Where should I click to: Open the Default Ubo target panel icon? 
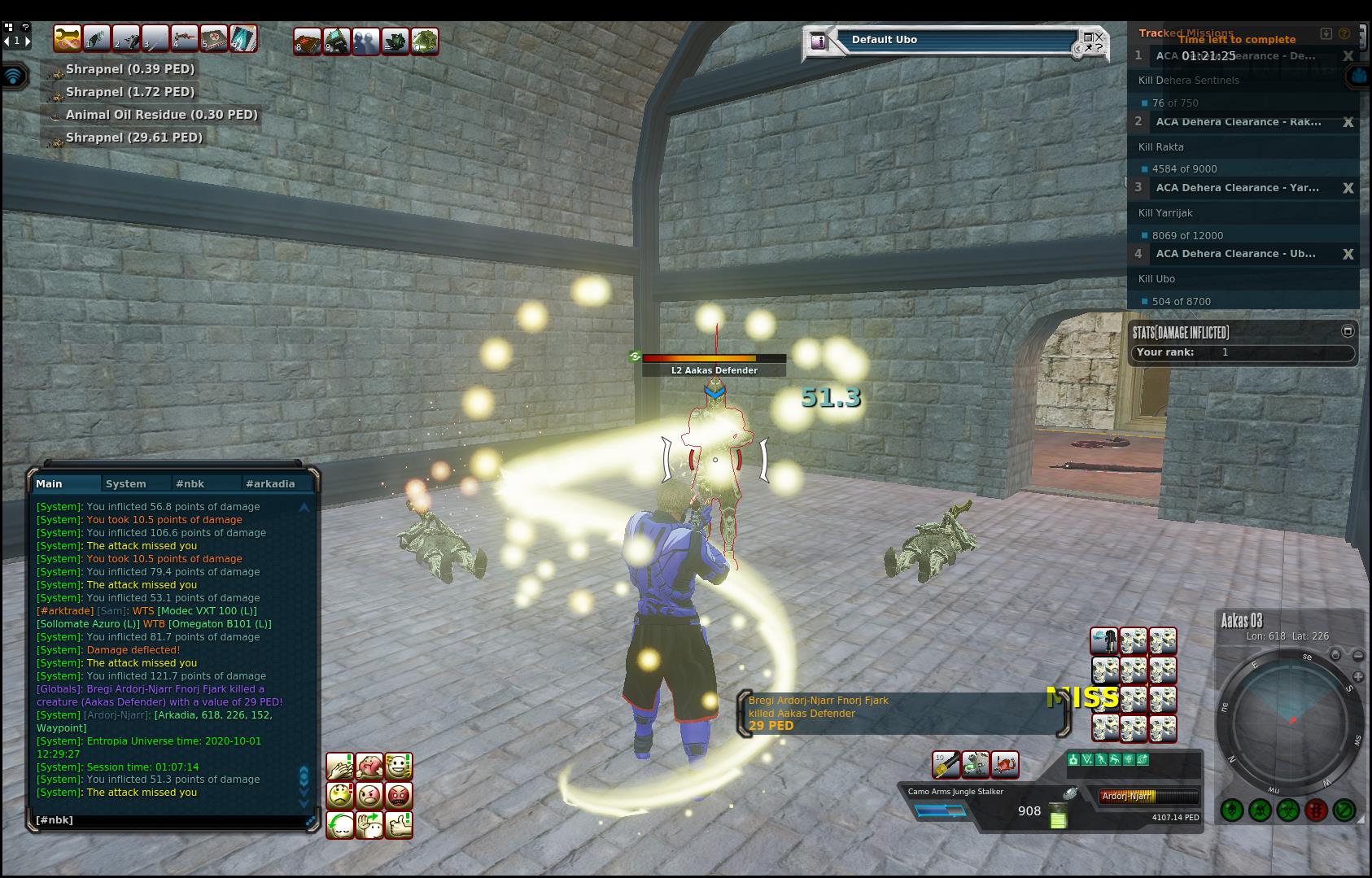pyautogui.click(x=819, y=41)
